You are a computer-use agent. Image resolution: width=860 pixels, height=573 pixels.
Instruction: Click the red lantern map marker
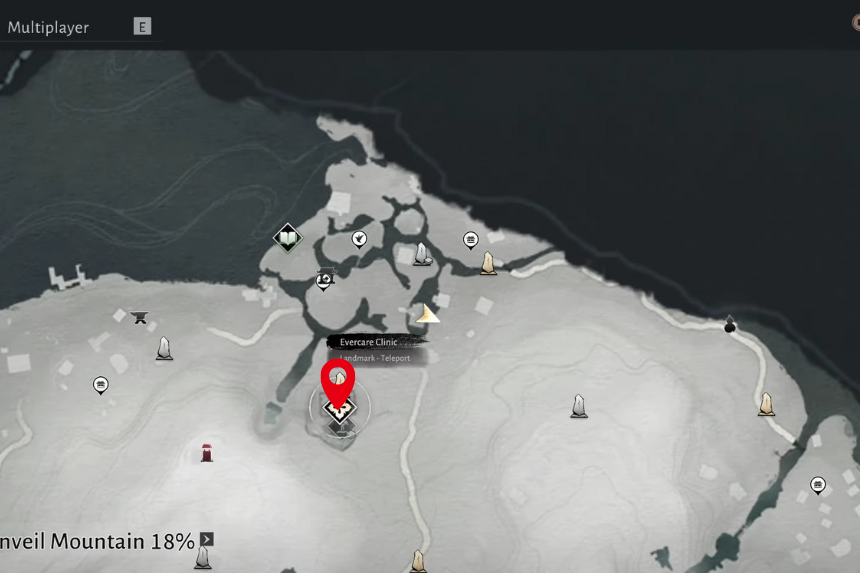click(207, 453)
